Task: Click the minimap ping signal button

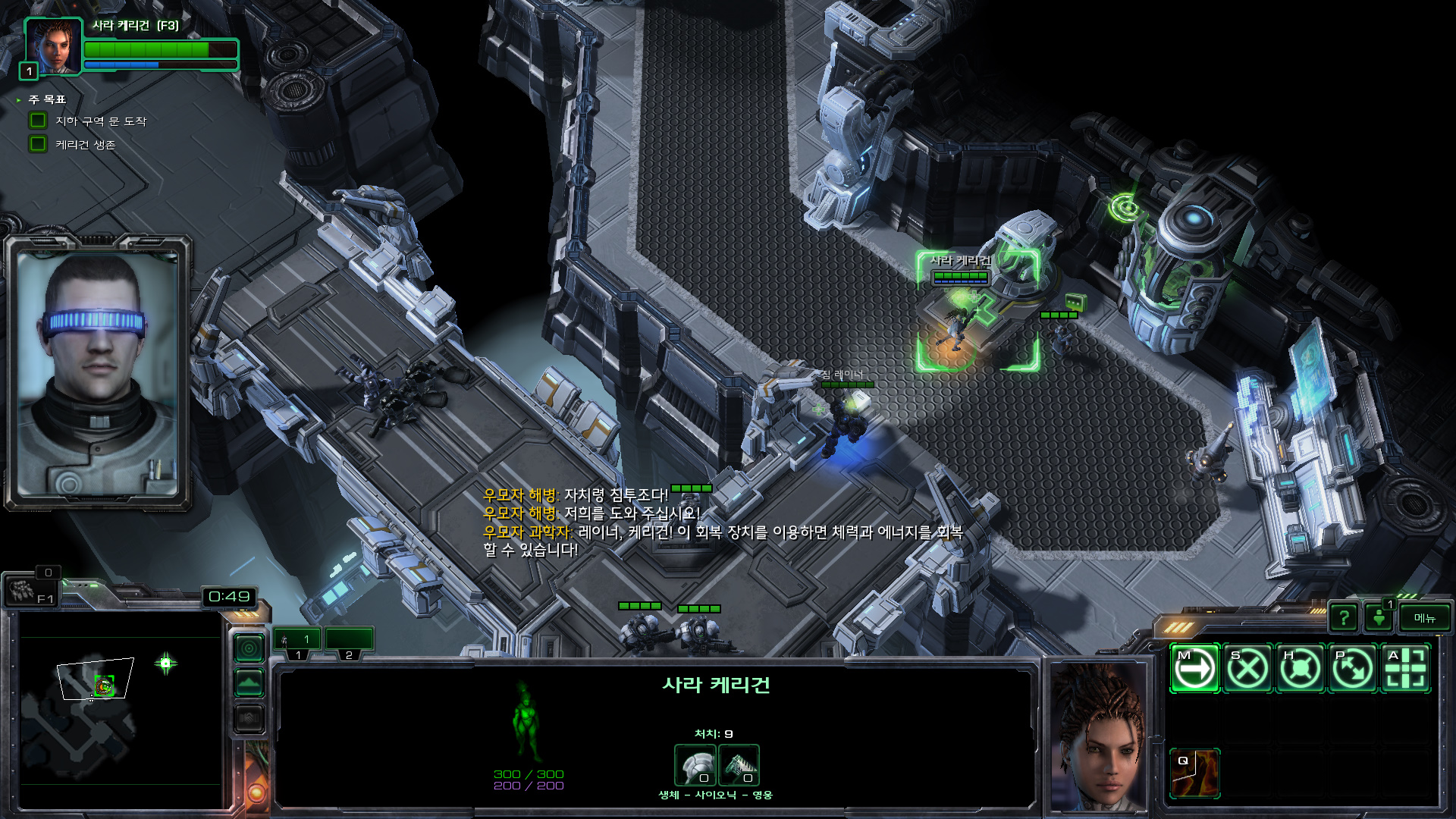Action: [249, 648]
